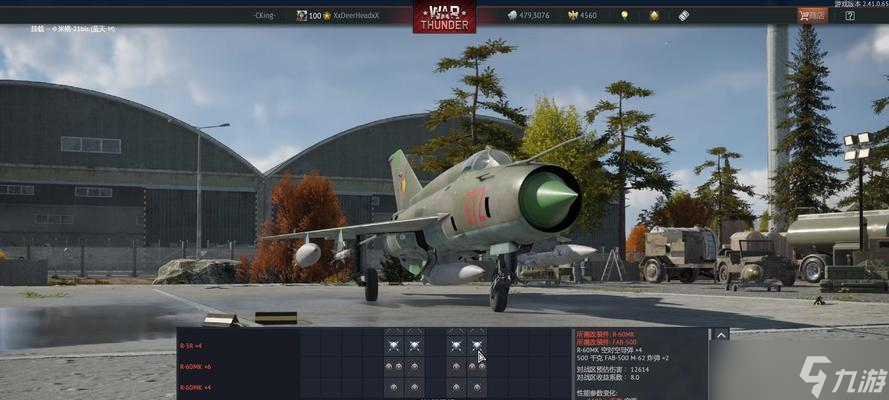
Task: Open the help question mark button
Action: click(849, 15)
